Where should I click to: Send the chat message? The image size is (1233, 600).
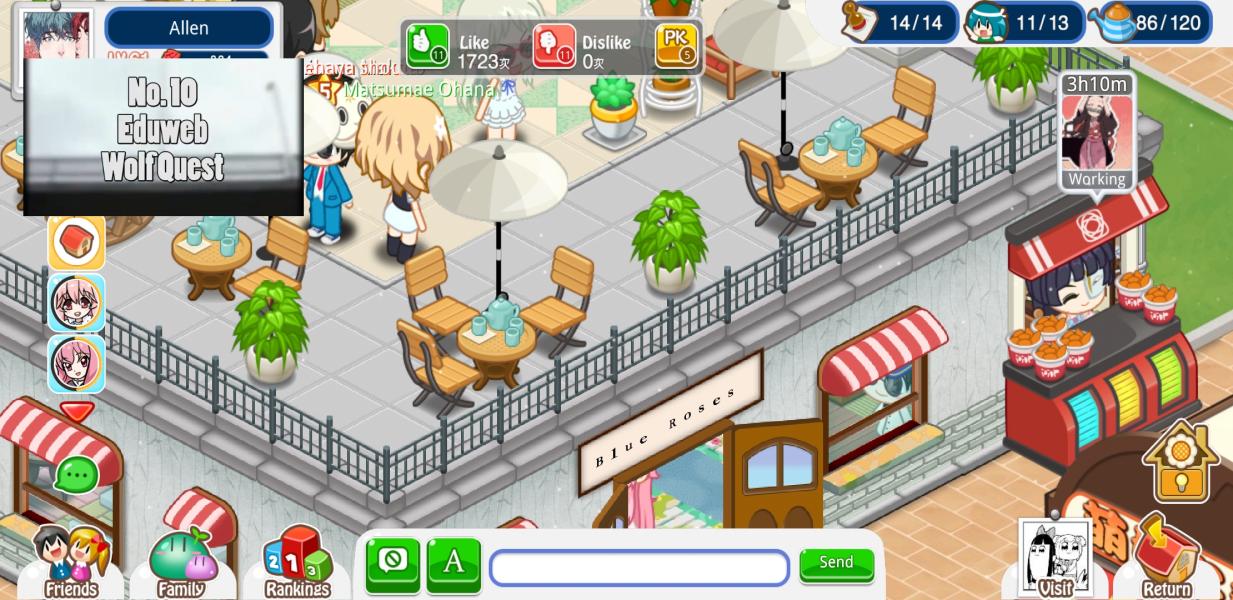(x=836, y=564)
